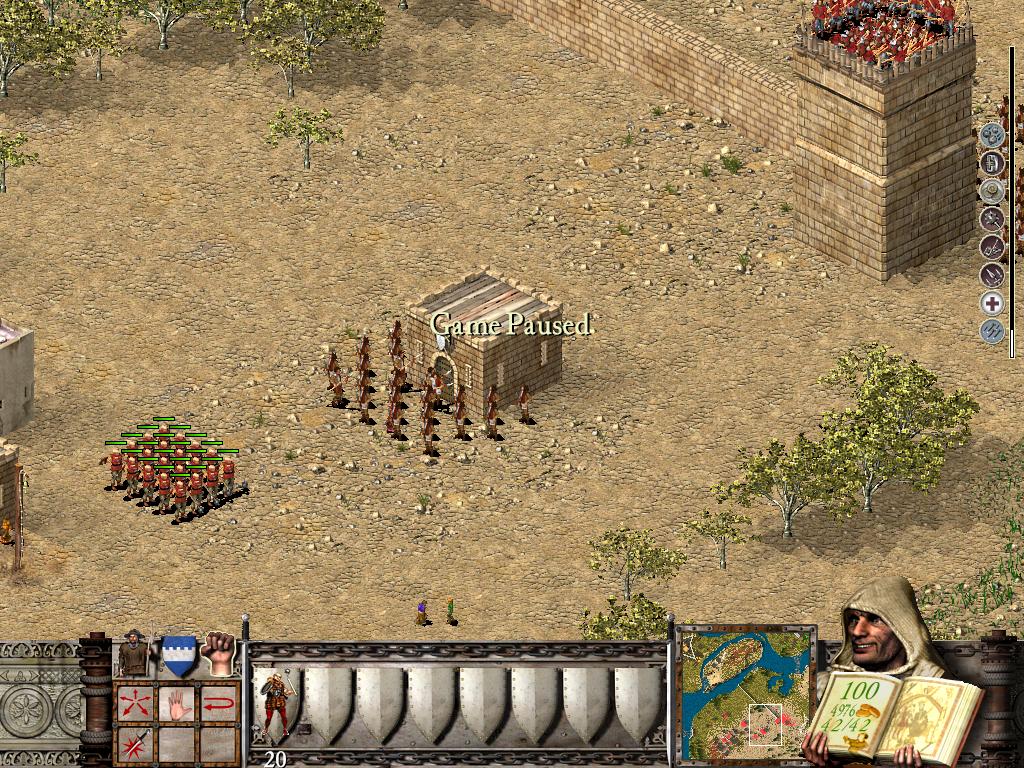Set aggressive stance with the fist icon

[218, 653]
